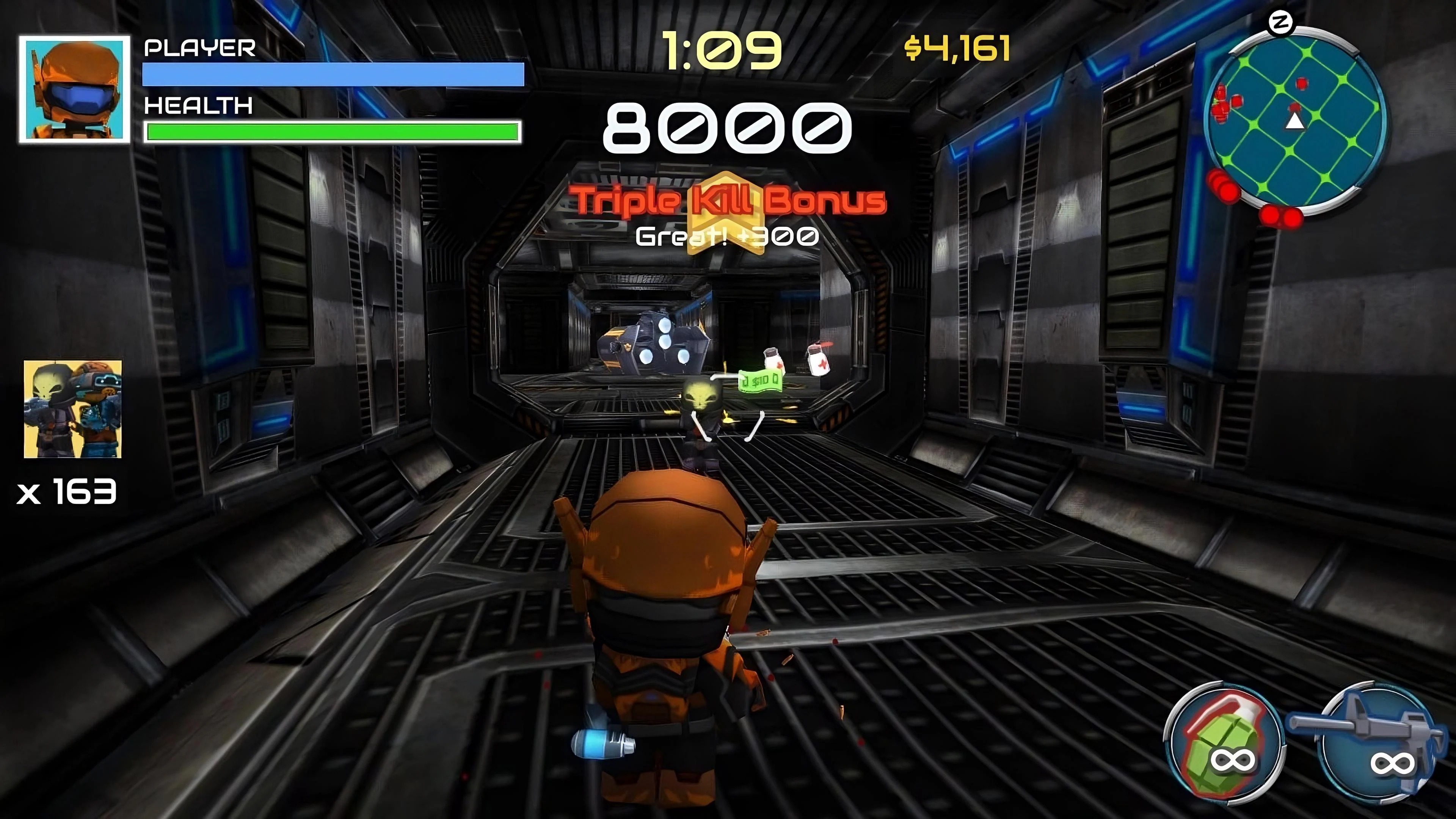The width and height of the screenshot is (1456, 819).
Task: Select the enemy squad thumbnail
Action: pyautogui.click(x=72, y=408)
